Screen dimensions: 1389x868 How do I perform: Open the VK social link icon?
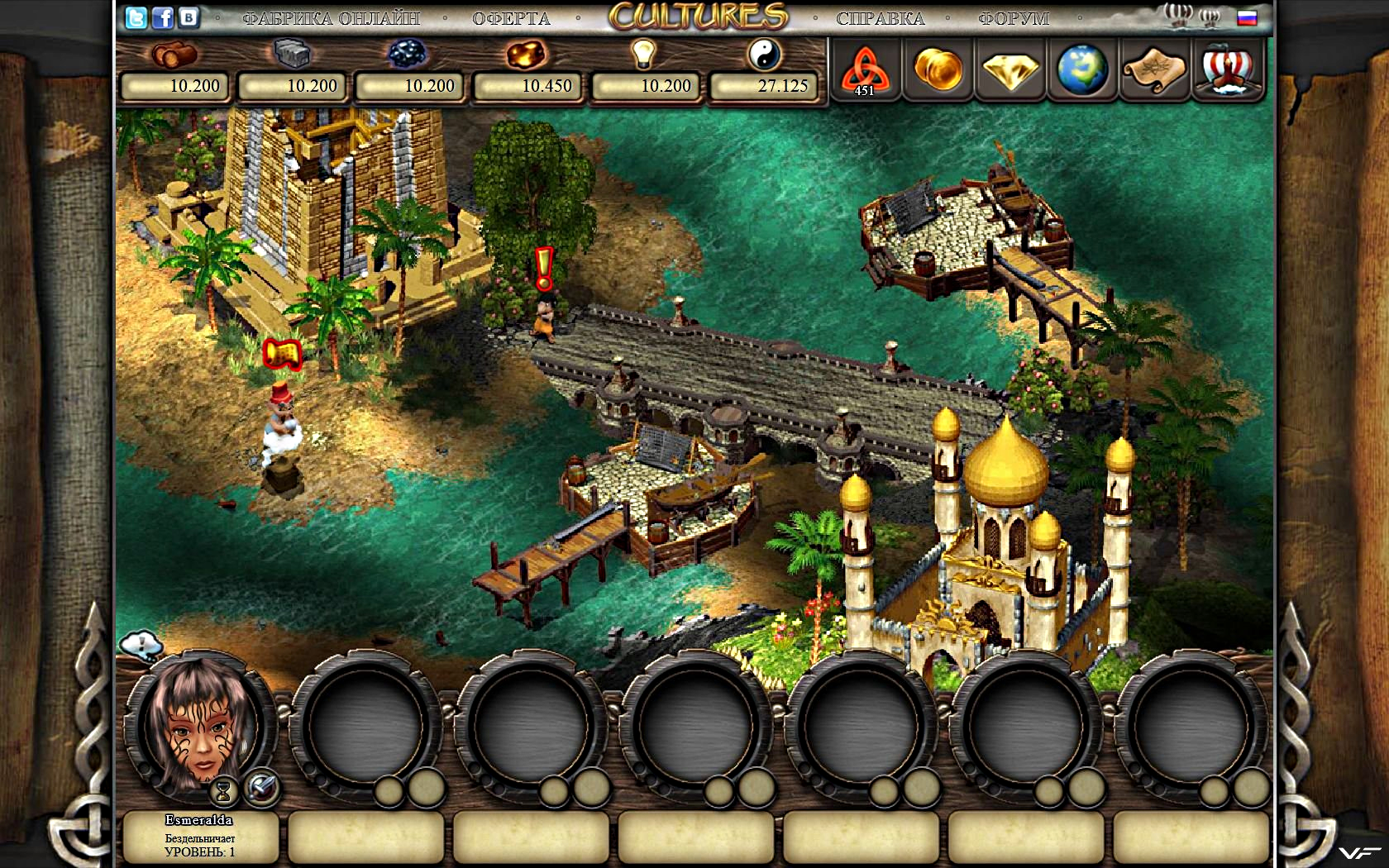189,17
